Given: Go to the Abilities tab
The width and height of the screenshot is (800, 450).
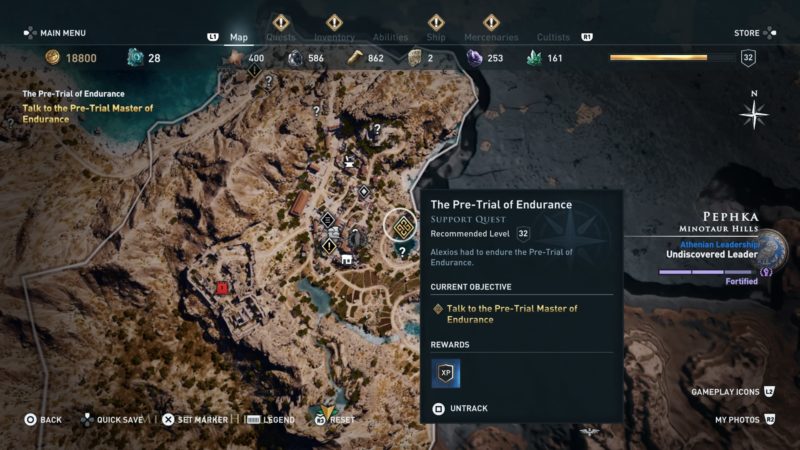Looking at the screenshot, I should click(389, 37).
